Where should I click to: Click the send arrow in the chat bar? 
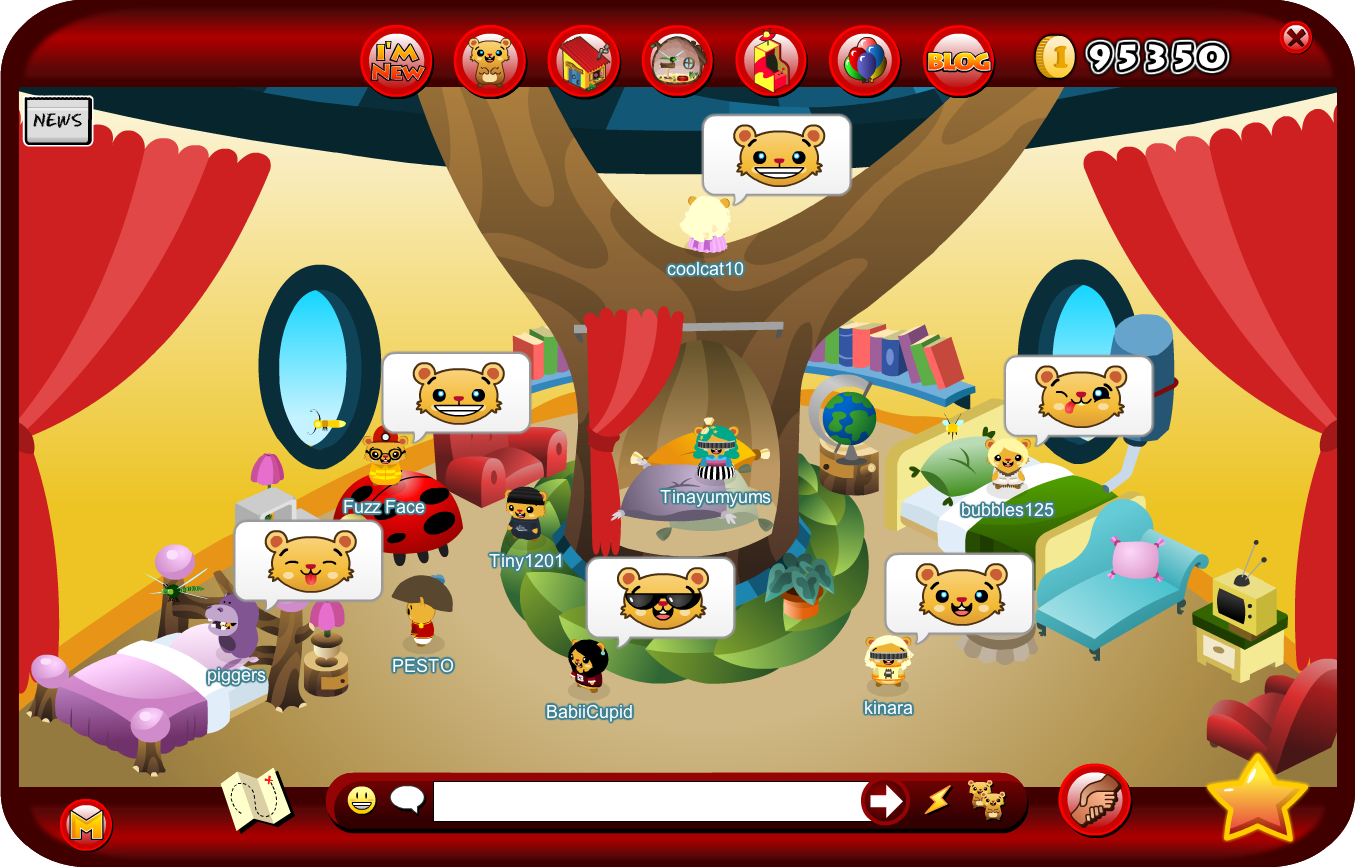click(x=884, y=801)
